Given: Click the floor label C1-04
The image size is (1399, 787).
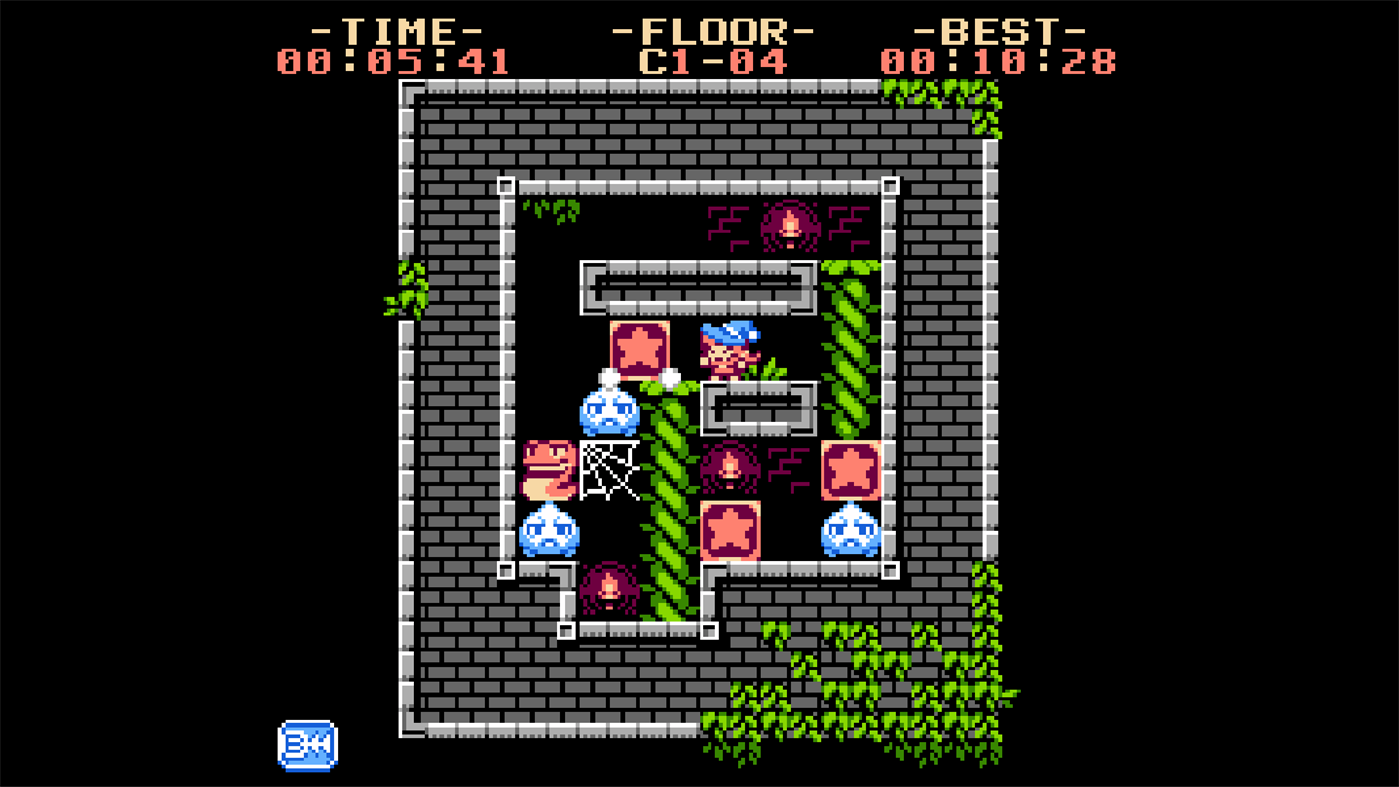Looking at the screenshot, I should (x=713, y=60).
